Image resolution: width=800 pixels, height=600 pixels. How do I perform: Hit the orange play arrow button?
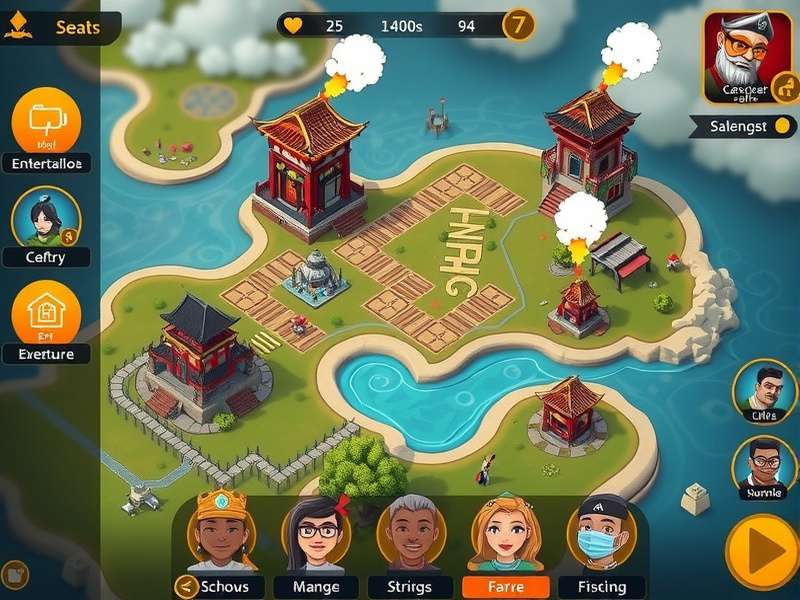pyautogui.click(x=762, y=552)
